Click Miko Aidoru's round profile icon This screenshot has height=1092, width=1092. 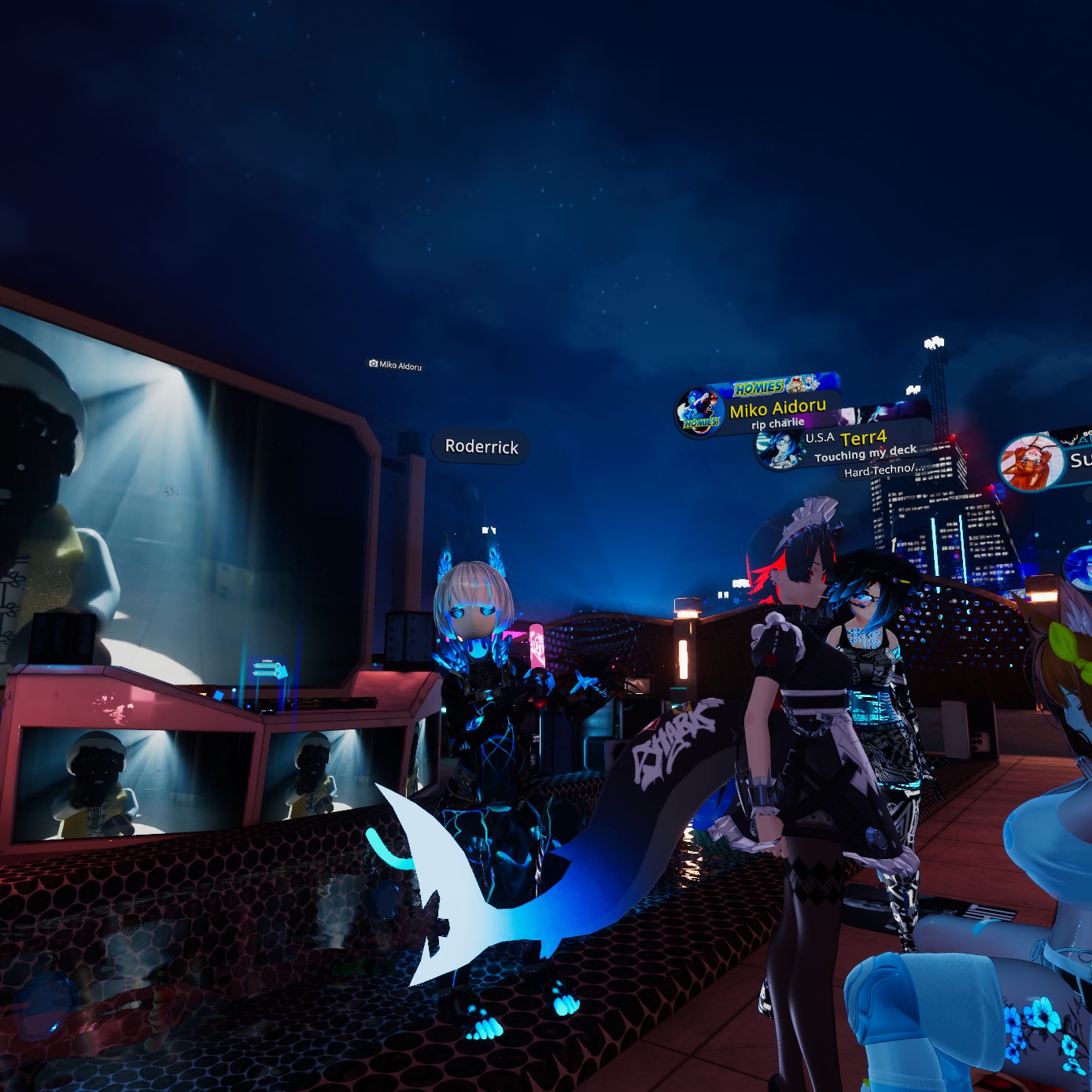[699, 411]
